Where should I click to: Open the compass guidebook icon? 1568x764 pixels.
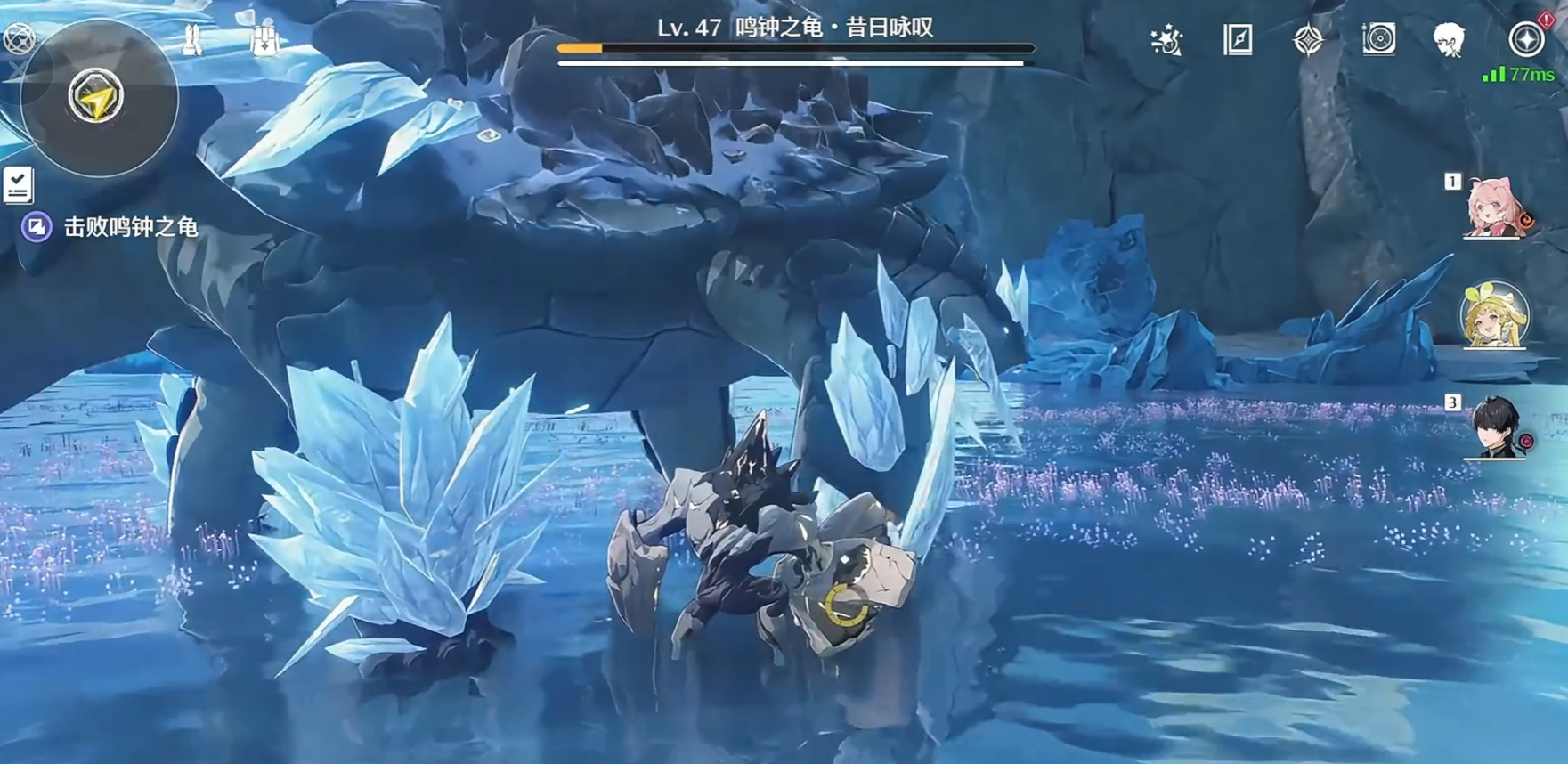[x=1238, y=40]
